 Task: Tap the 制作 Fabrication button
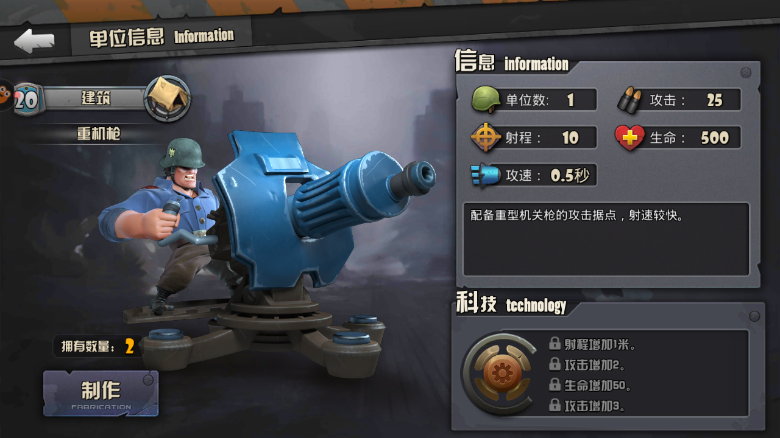(100, 393)
